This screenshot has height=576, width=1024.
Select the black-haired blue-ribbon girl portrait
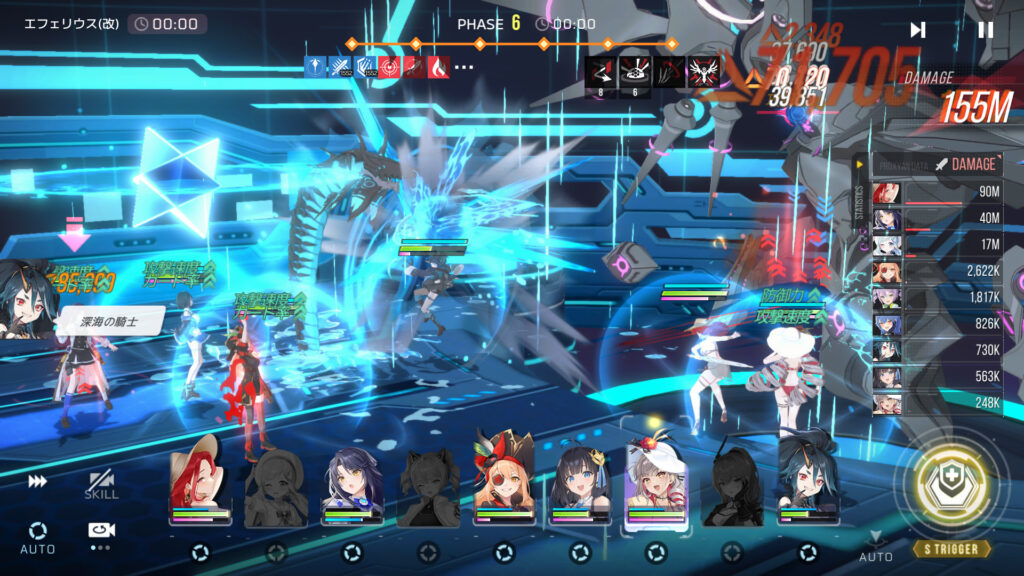pos(580,483)
